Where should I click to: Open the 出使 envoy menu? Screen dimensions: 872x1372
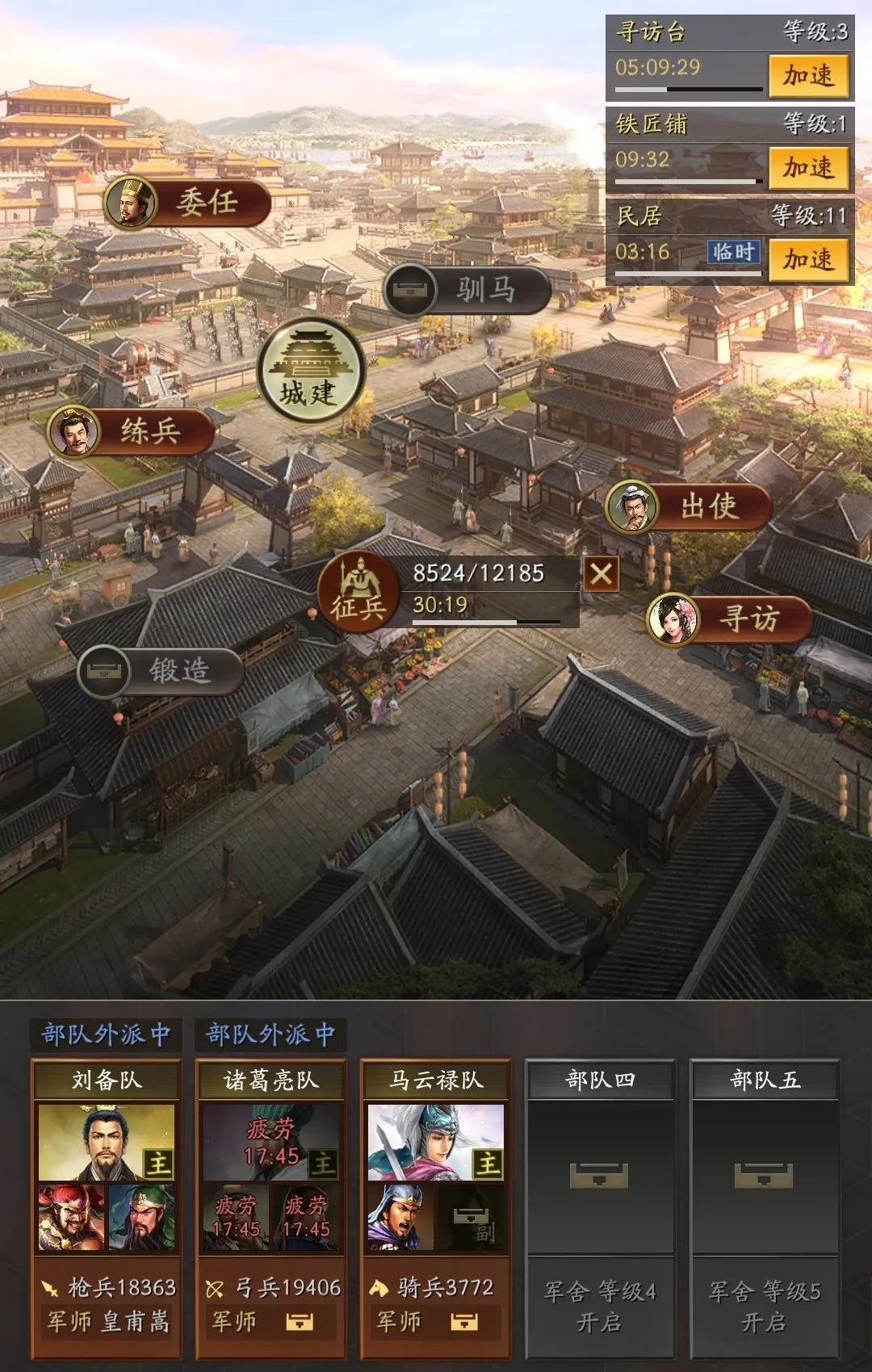coord(688,507)
